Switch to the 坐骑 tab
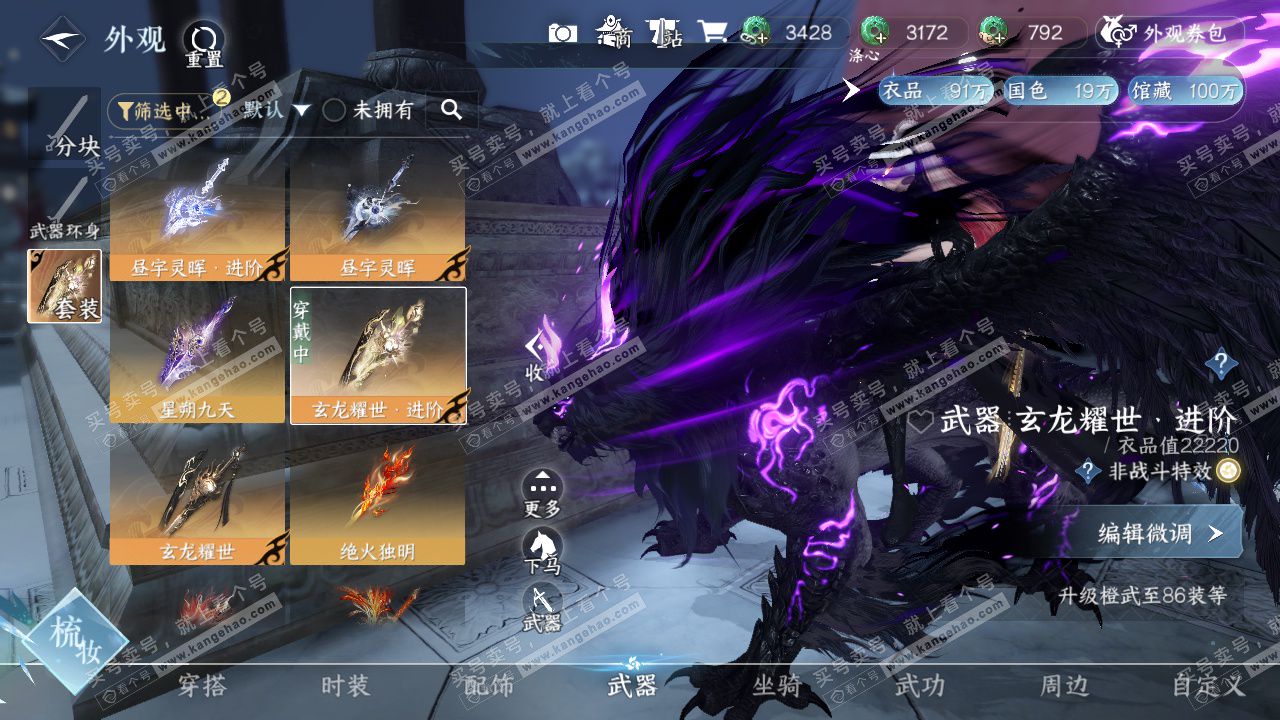Screen dimensions: 1280x720 pos(776,686)
